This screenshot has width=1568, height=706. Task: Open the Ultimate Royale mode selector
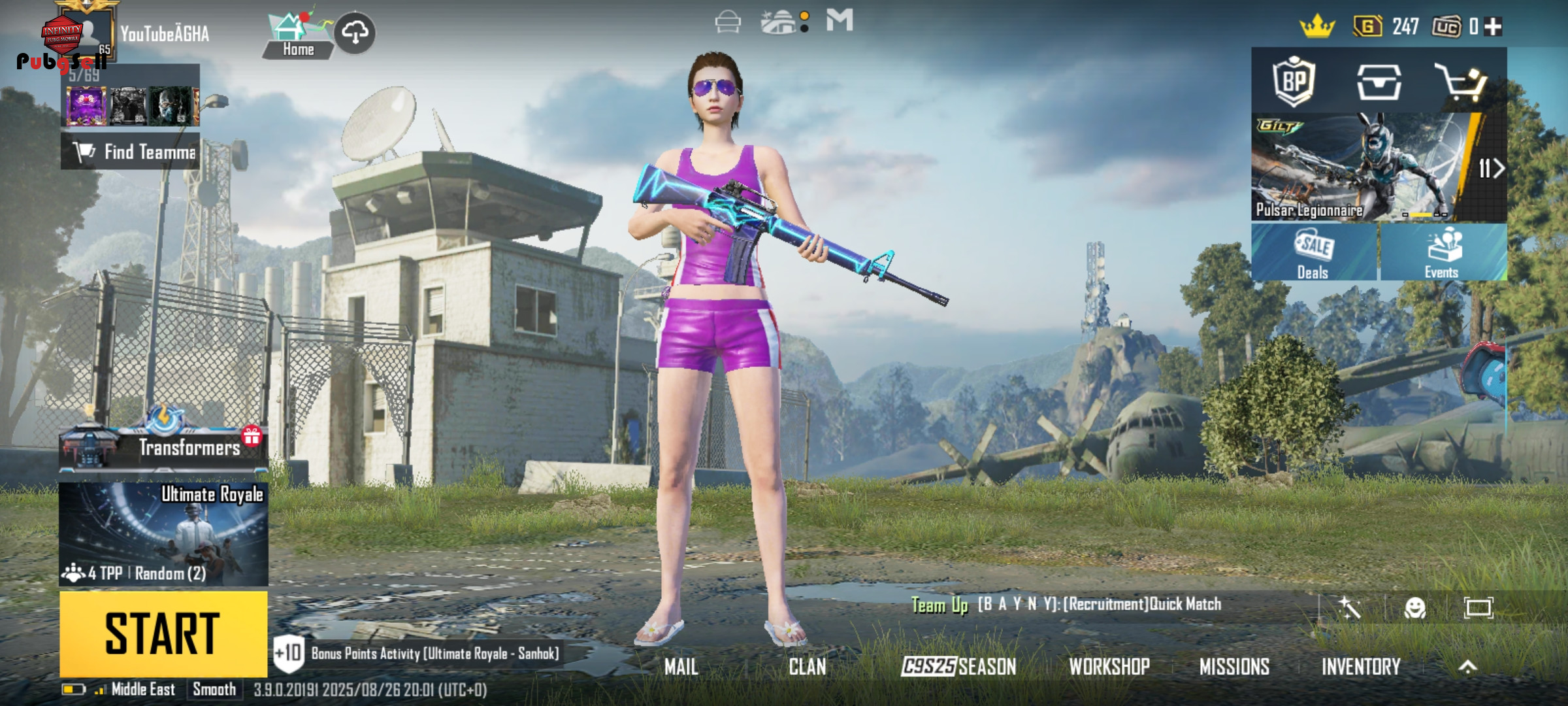pyautogui.click(x=163, y=533)
